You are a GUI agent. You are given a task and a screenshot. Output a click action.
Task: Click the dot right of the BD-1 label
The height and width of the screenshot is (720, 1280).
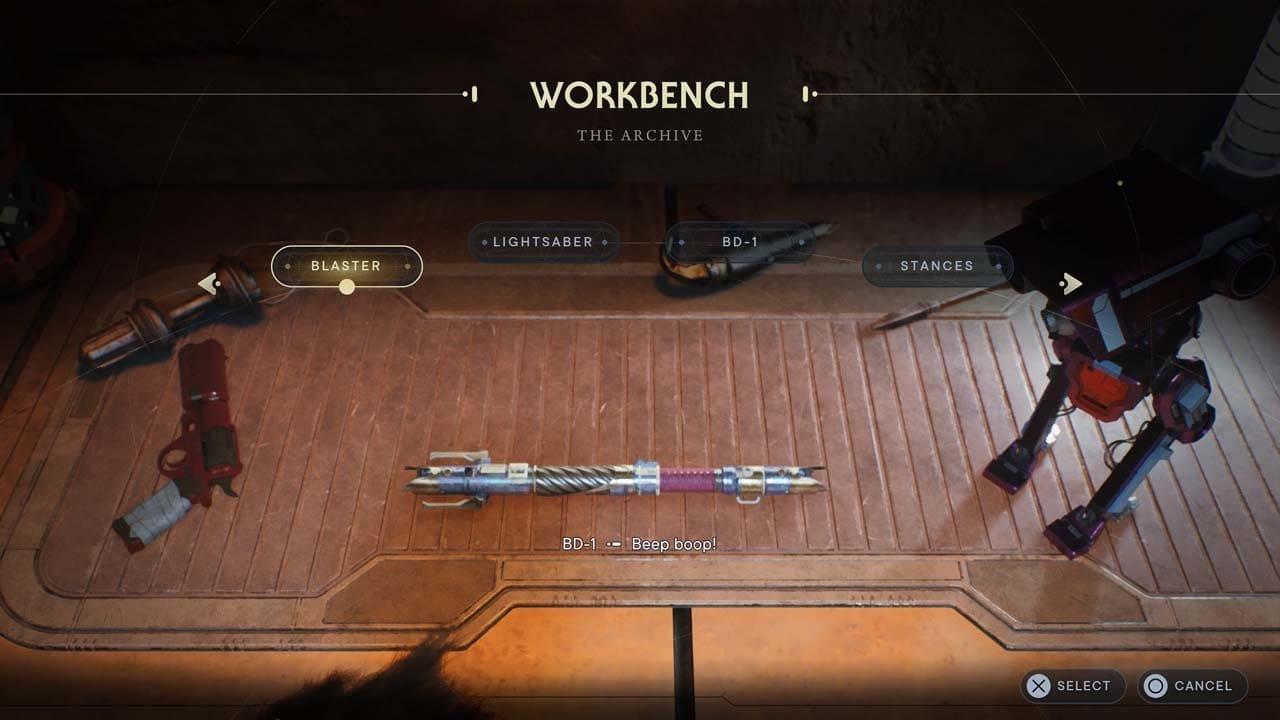(801, 242)
